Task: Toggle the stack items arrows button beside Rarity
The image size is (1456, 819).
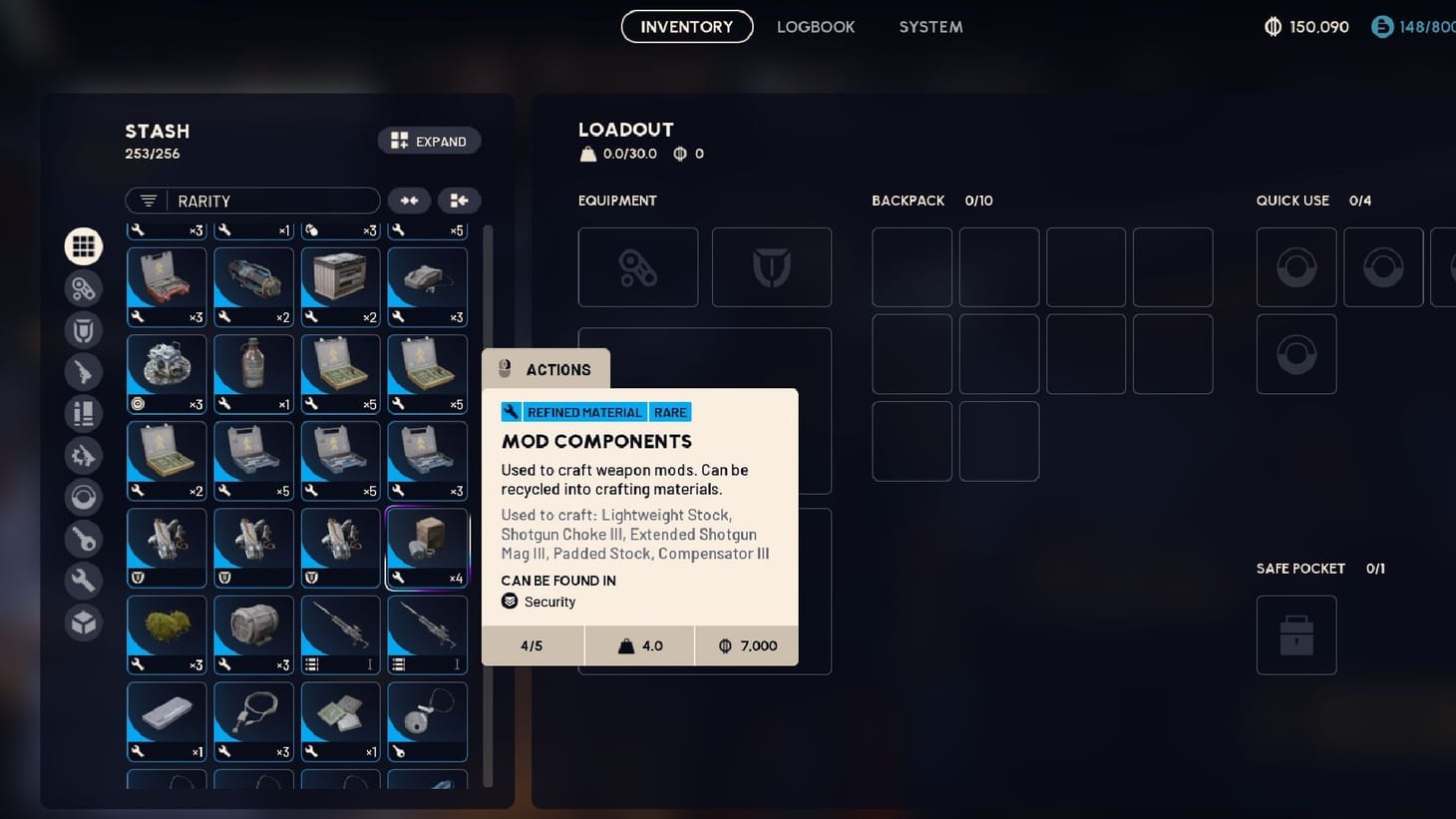Action: click(409, 201)
